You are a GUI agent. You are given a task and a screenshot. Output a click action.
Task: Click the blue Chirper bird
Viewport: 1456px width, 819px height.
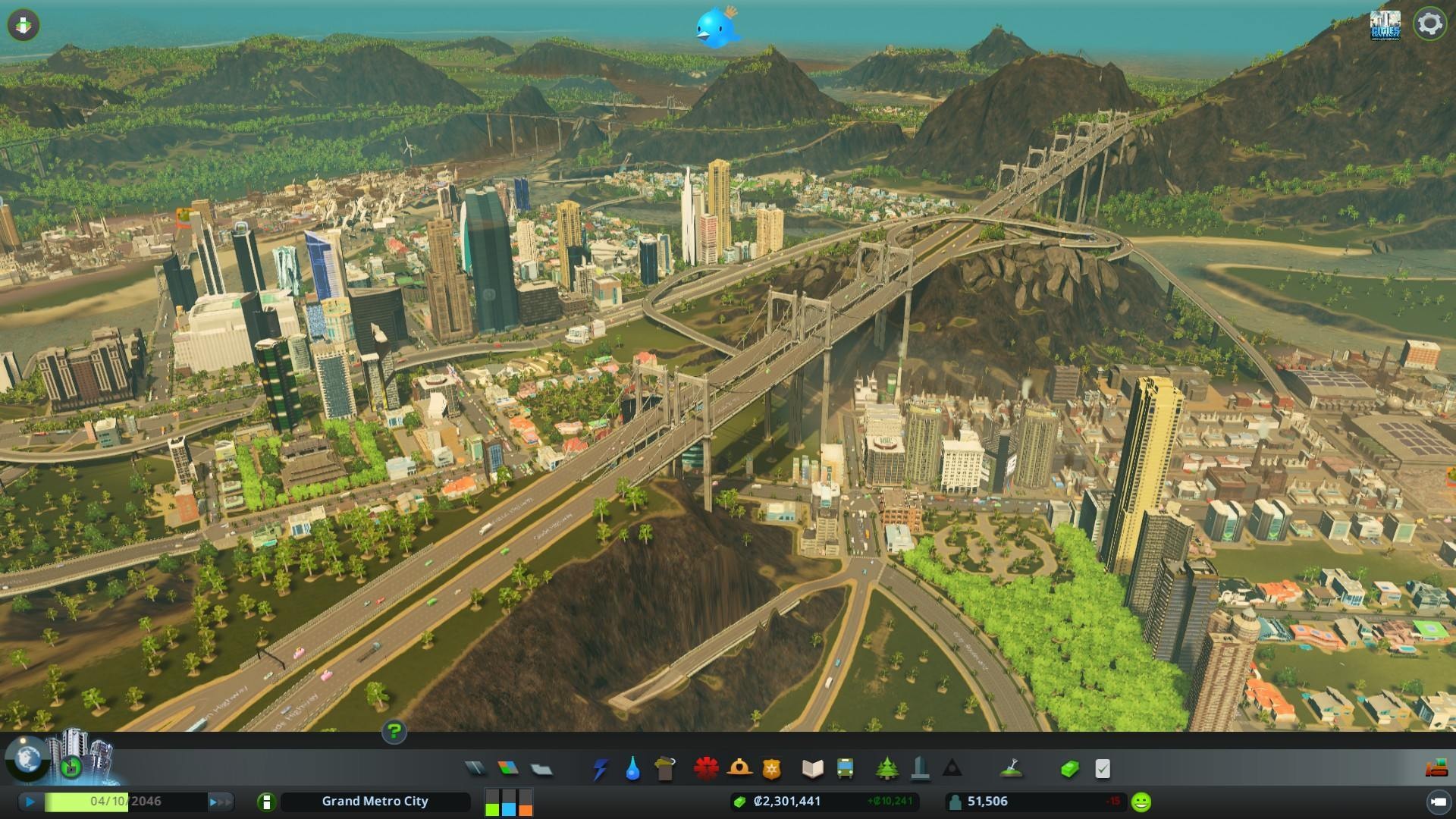[x=716, y=27]
